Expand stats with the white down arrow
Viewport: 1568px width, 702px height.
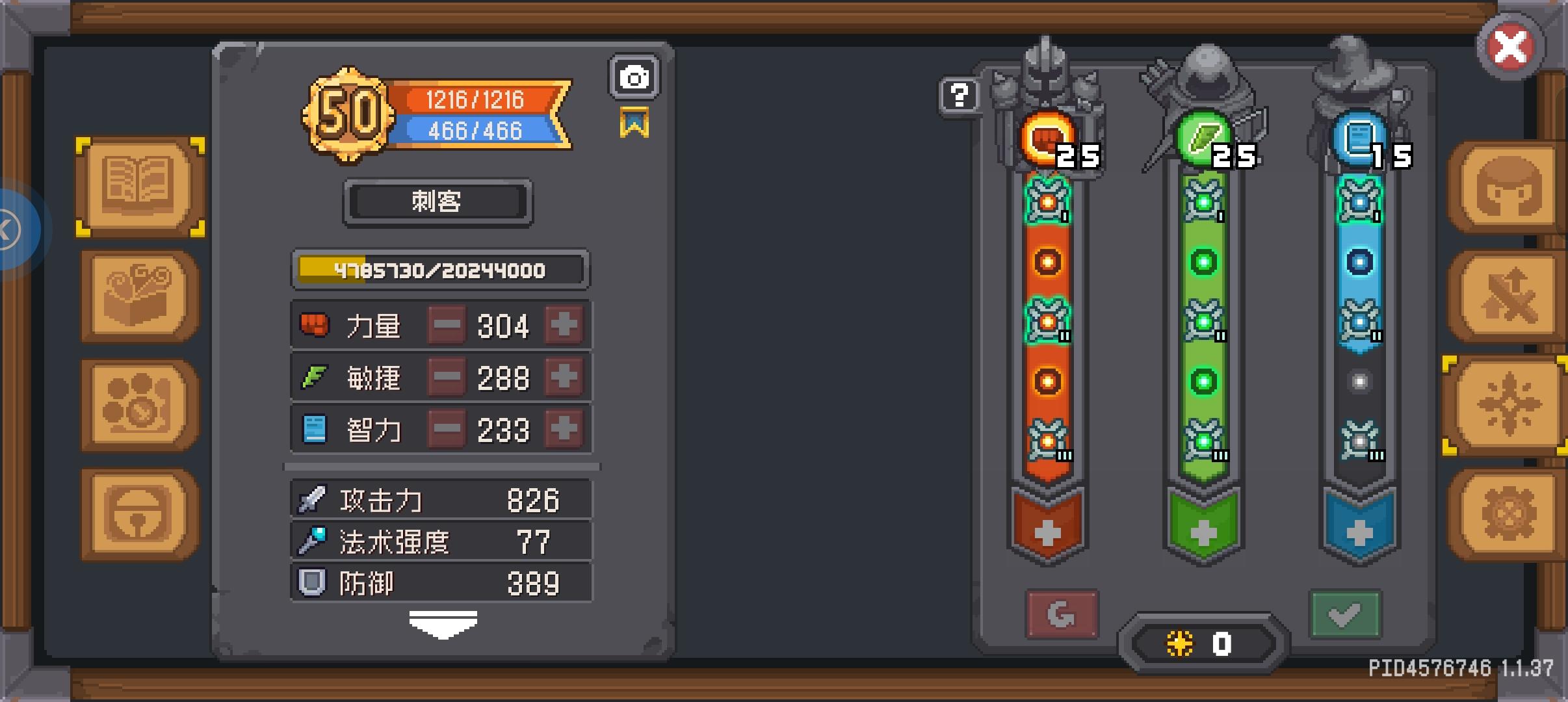443,623
